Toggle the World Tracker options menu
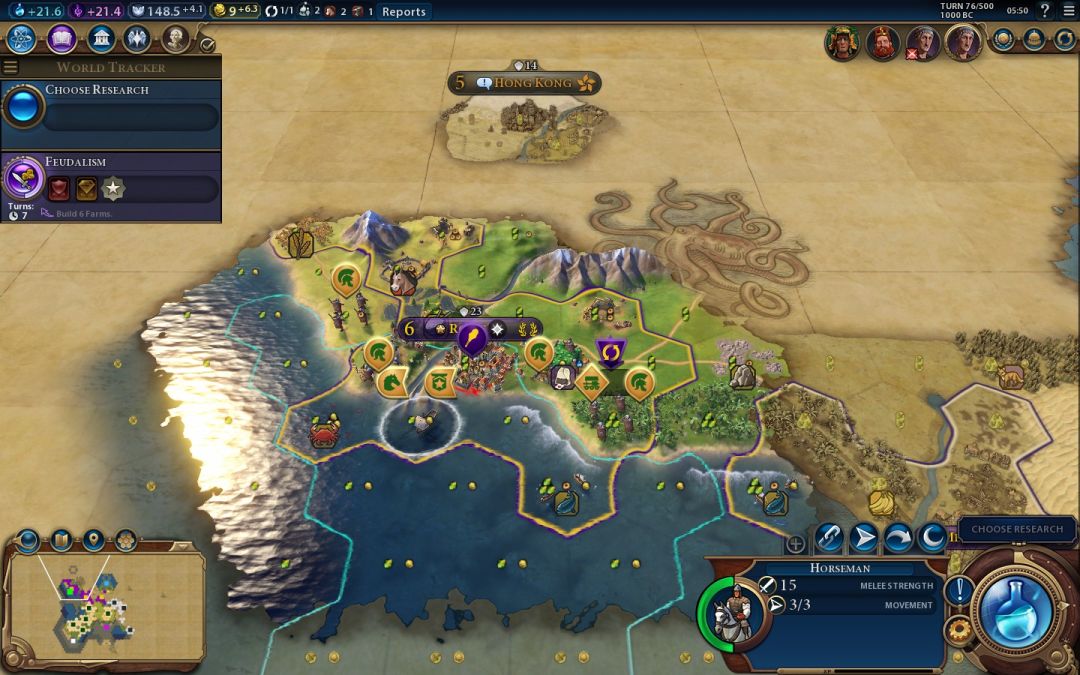The width and height of the screenshot is (1080, 675). point(10,67)
